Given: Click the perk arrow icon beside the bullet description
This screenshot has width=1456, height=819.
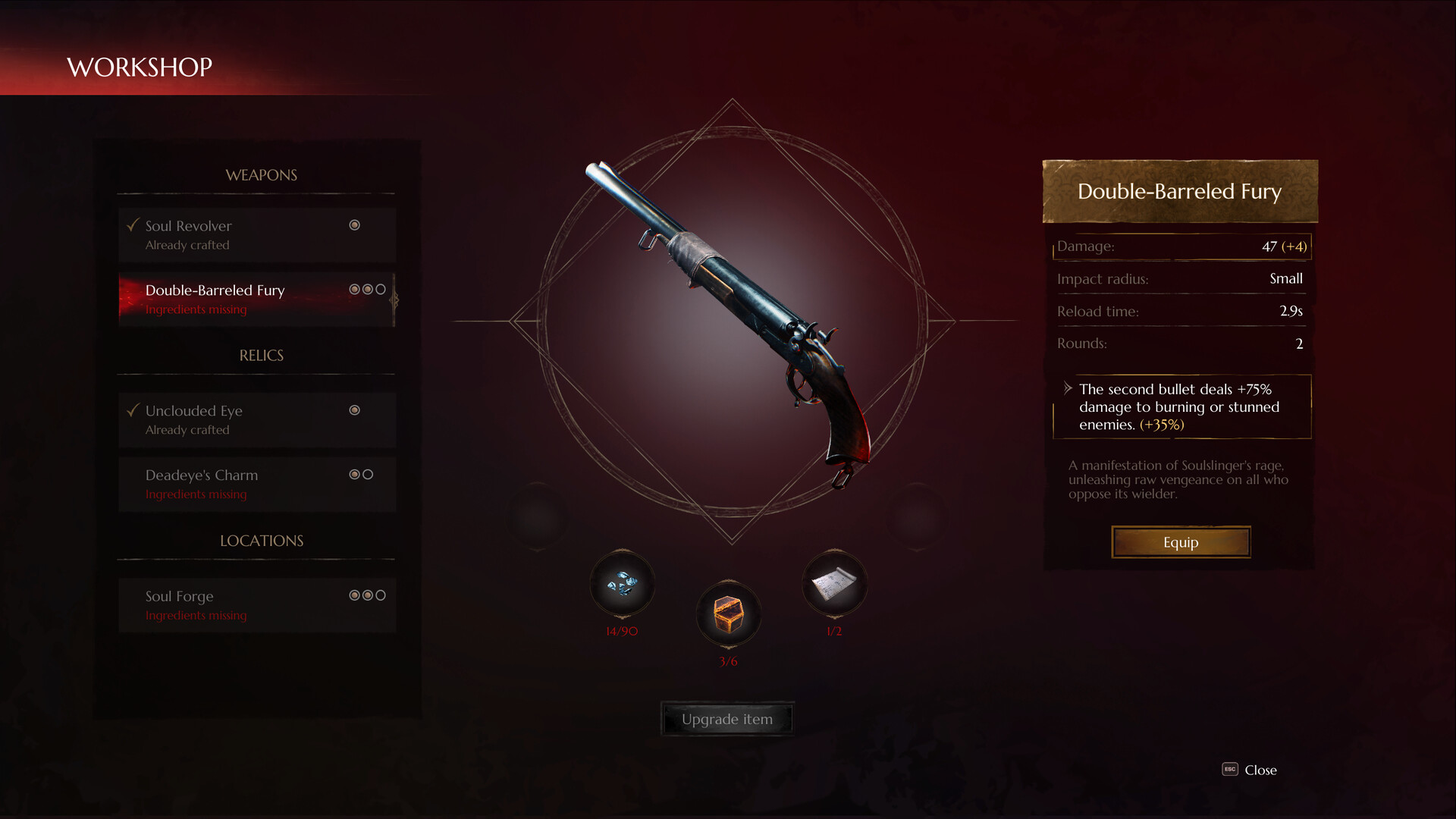Looking at the screenshot, I should pos(1068,387).
